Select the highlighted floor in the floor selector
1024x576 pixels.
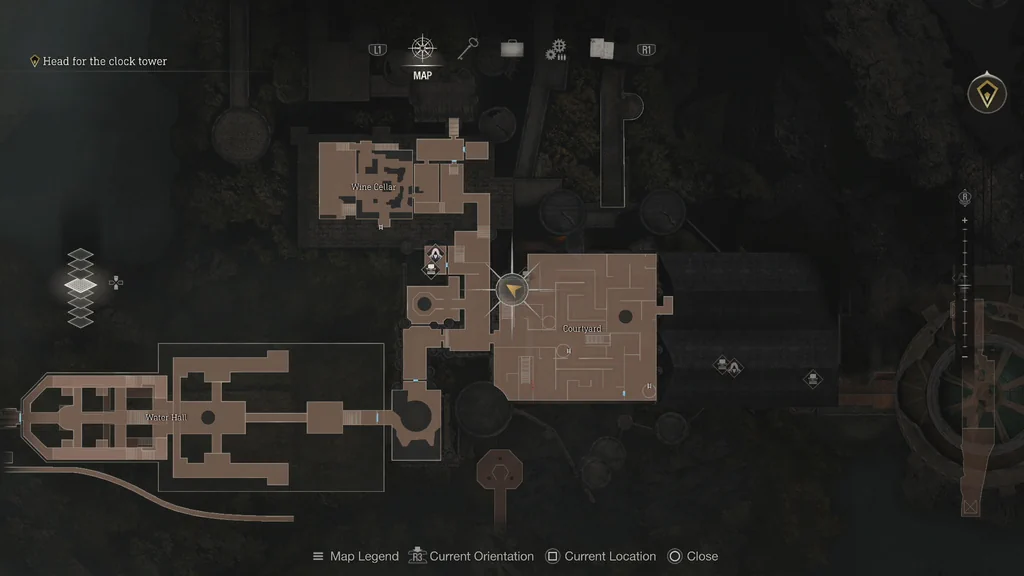(x=80, y=285)
